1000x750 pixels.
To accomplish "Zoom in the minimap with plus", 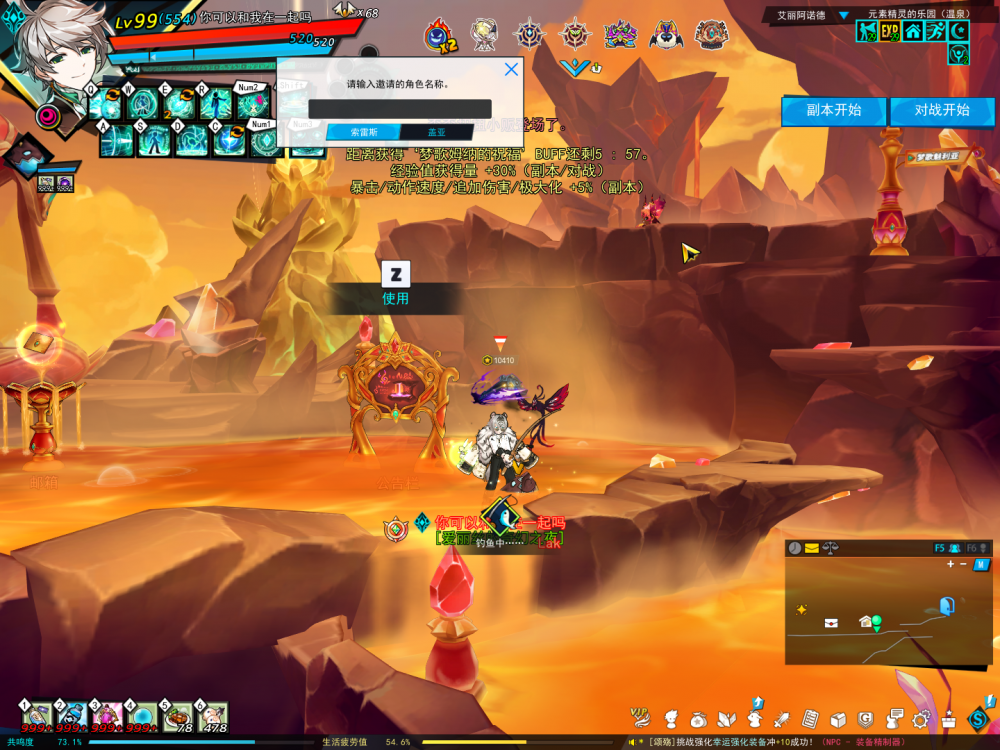I will (950, 564).
